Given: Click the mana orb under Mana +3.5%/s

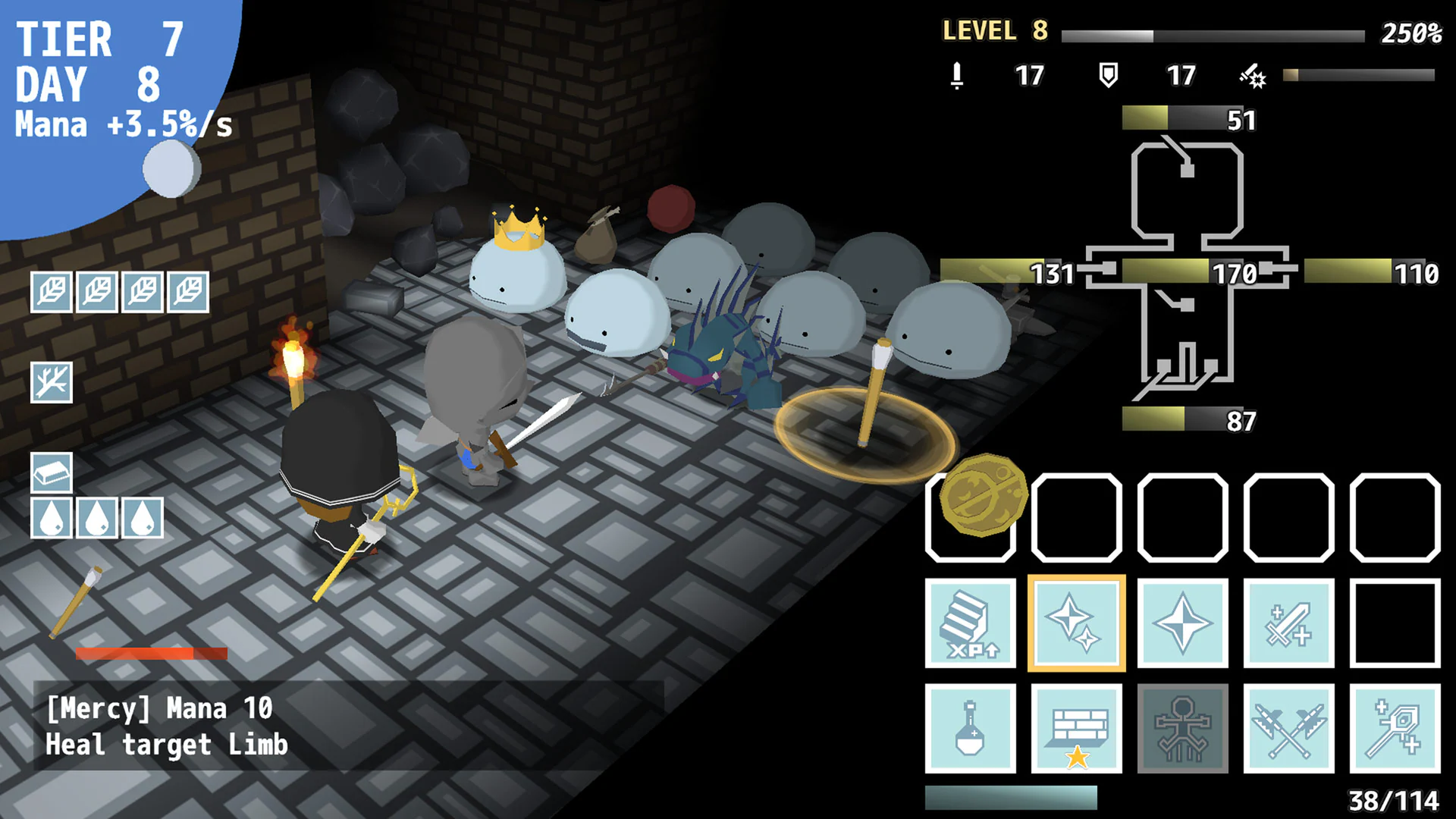Looking at the screenshot, I should 168,168.
